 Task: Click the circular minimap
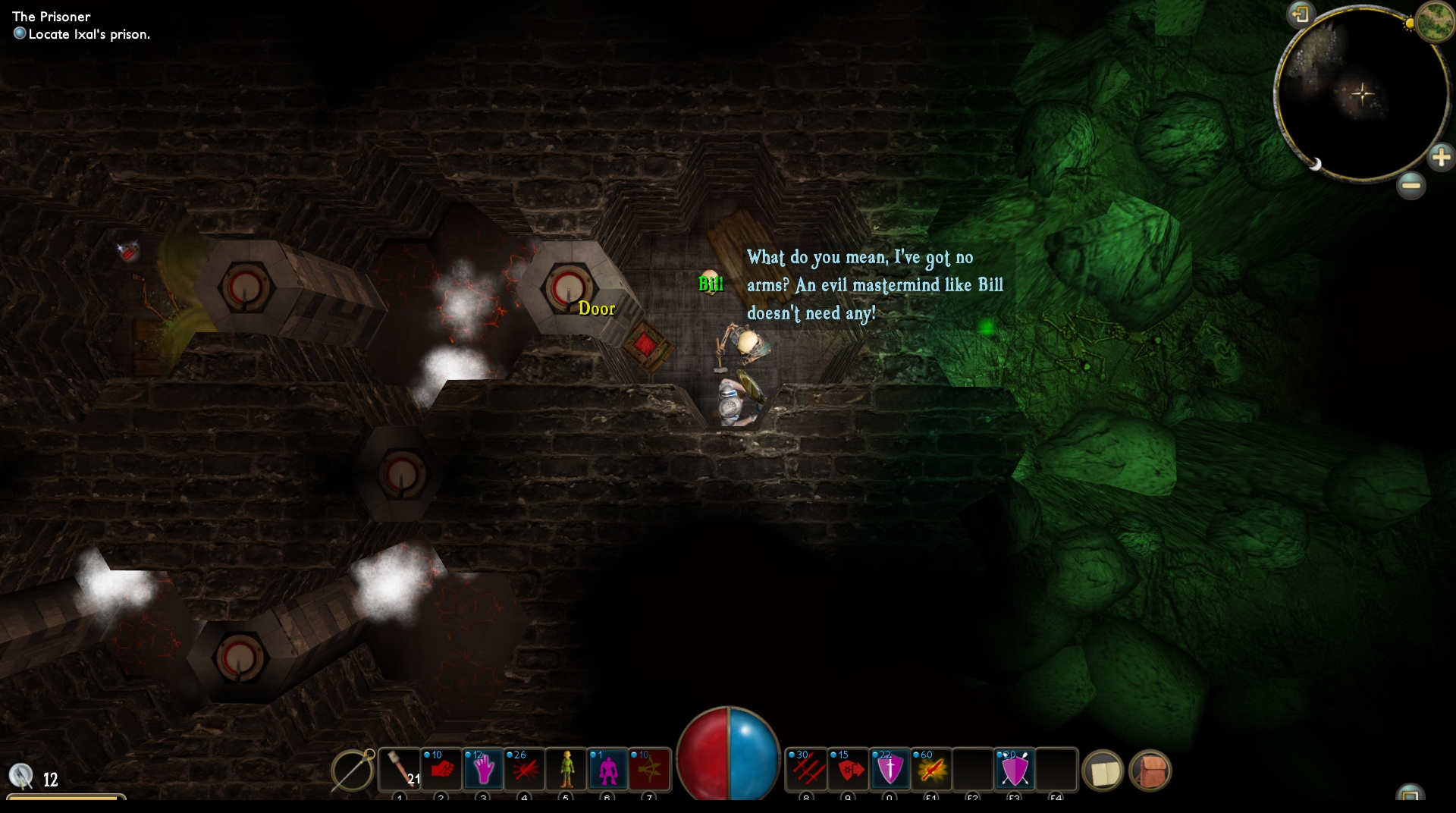(x=1363, y=95)
